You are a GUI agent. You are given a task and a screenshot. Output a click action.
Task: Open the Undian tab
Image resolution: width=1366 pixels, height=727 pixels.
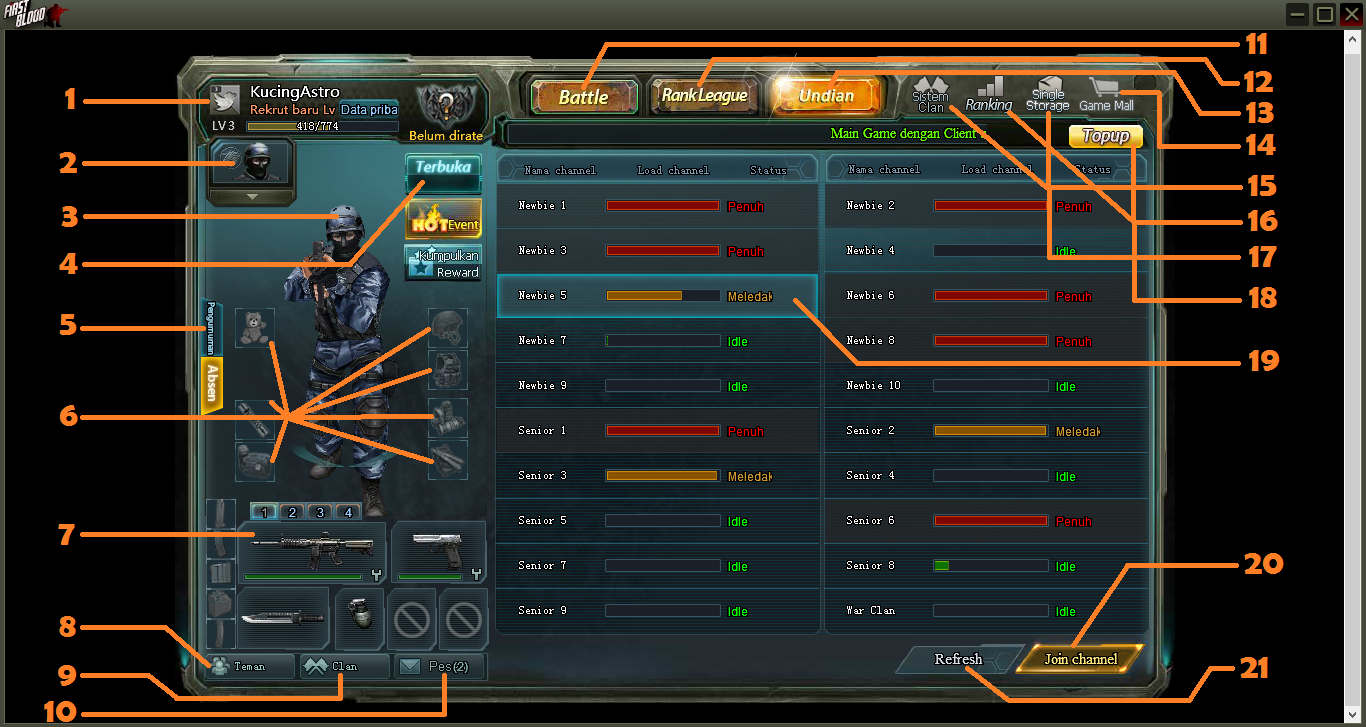[827, 96]
